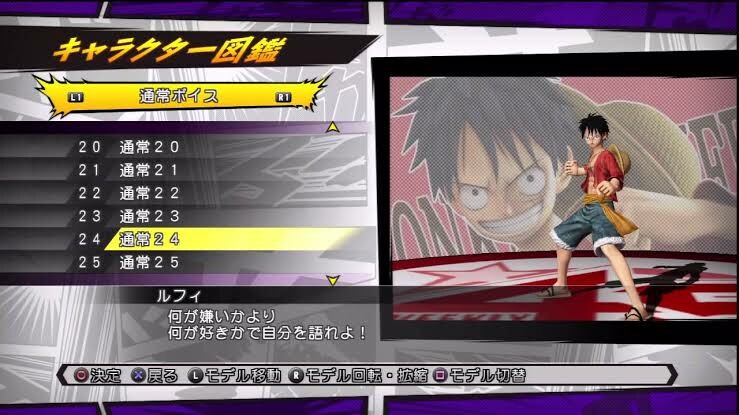Image resolution: width=739 pixels, height=415 pixels.
Task: Click the up arrow above the voice list
Action: pyautogui.click(x=334, y=127)
